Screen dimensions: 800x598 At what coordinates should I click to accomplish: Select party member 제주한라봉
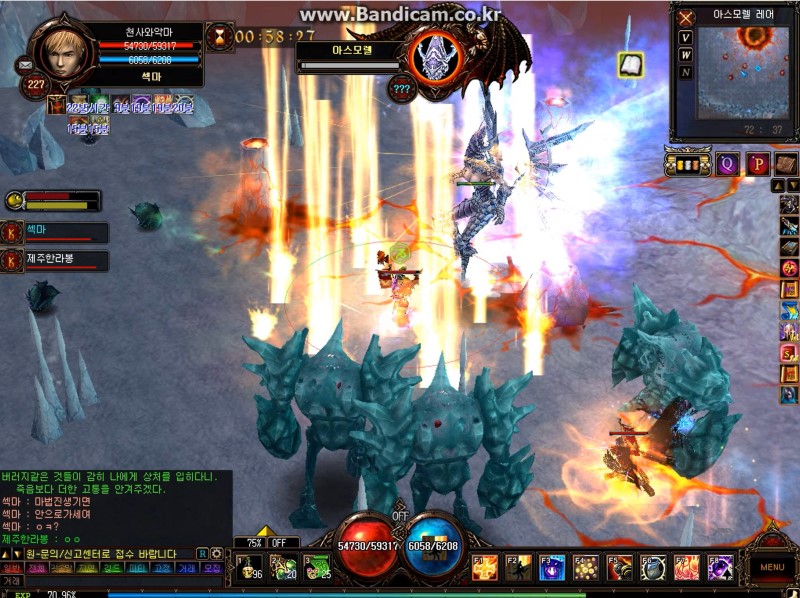click(x=58, y=261)
